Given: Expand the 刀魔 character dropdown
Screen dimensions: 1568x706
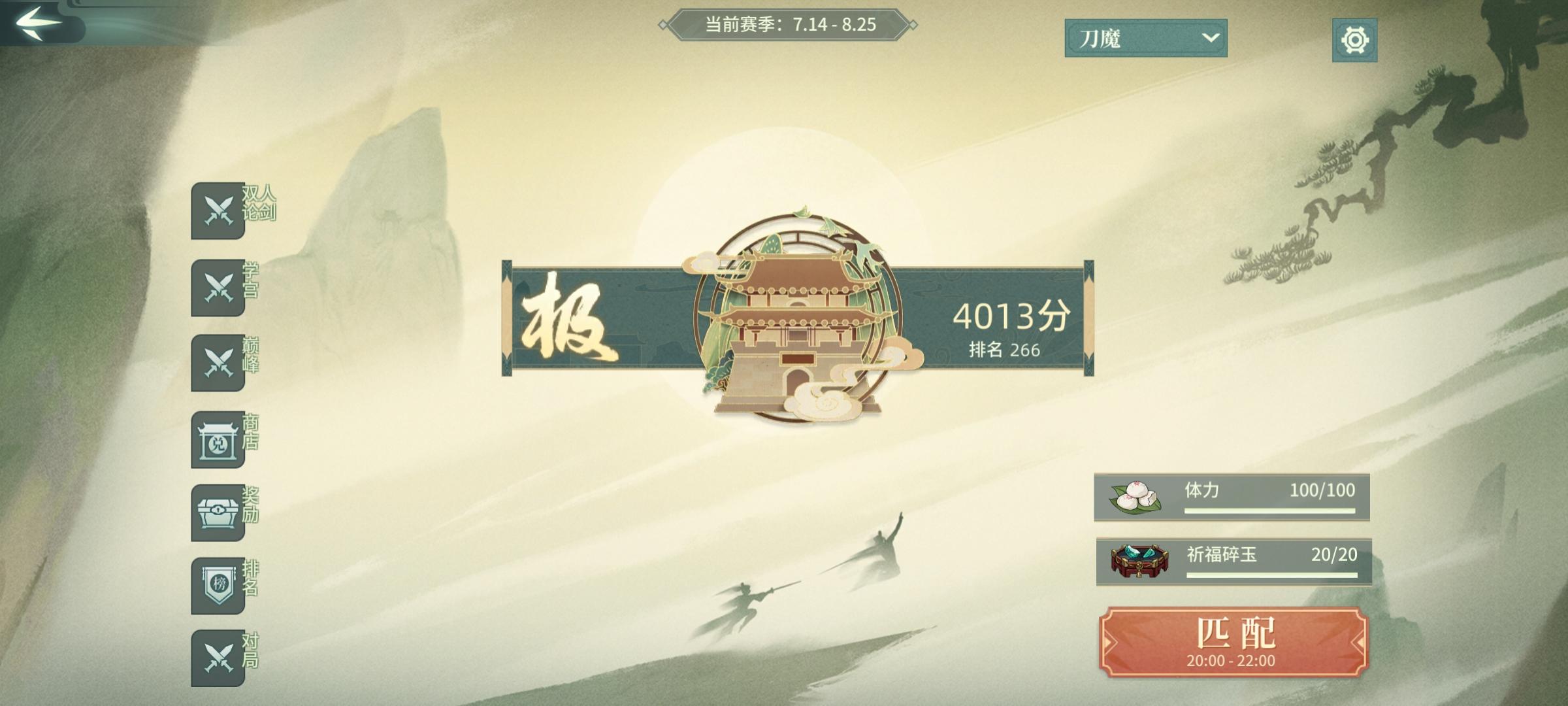Looking at the screenshot, I should [1144, 38].
